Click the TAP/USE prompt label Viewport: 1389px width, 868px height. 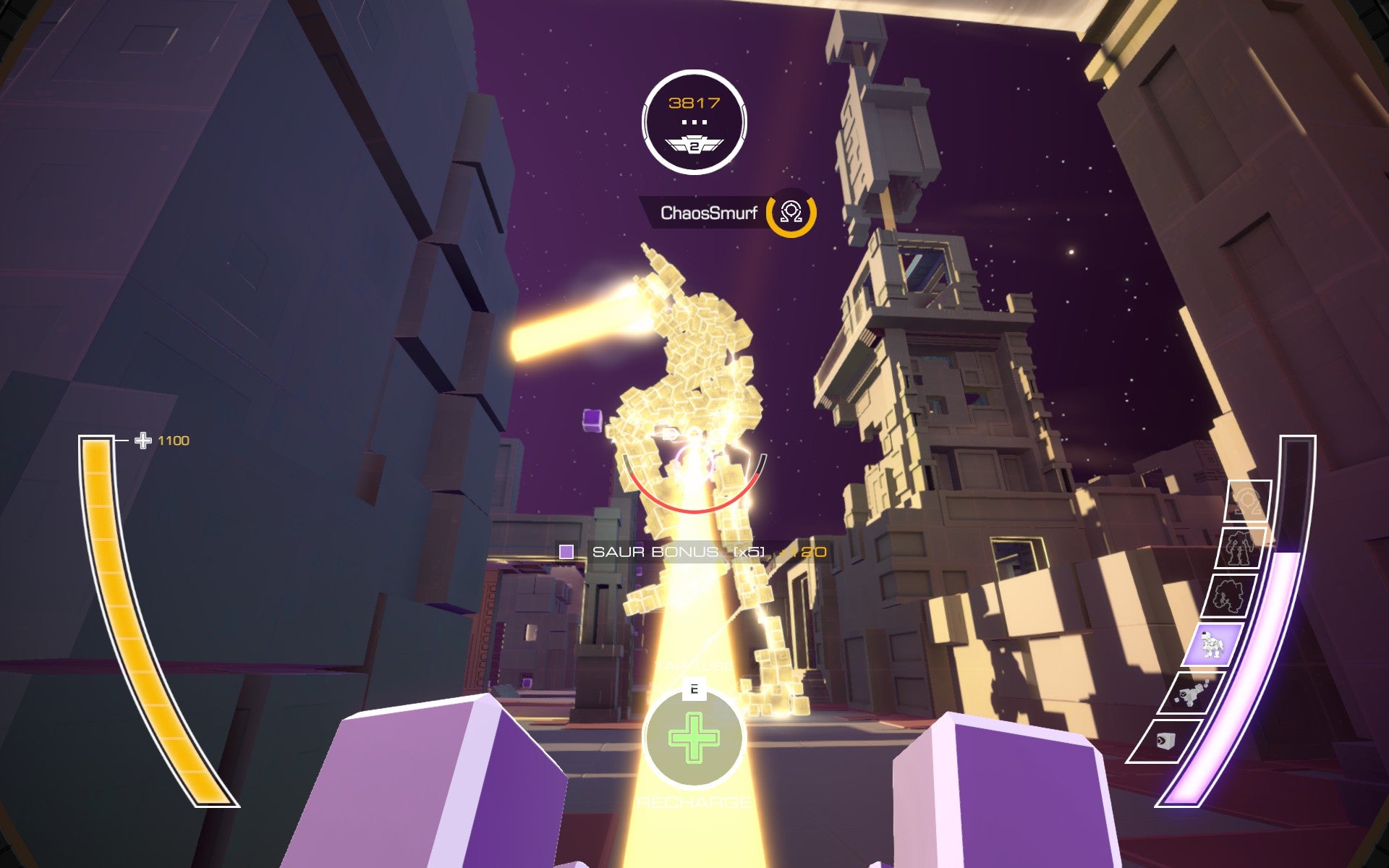693,664
